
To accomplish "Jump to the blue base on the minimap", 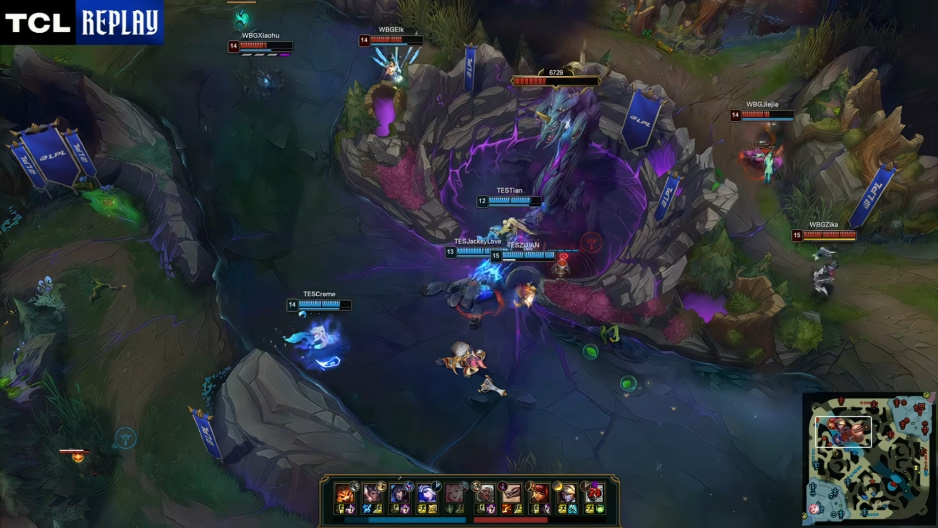I will [815, 509].
